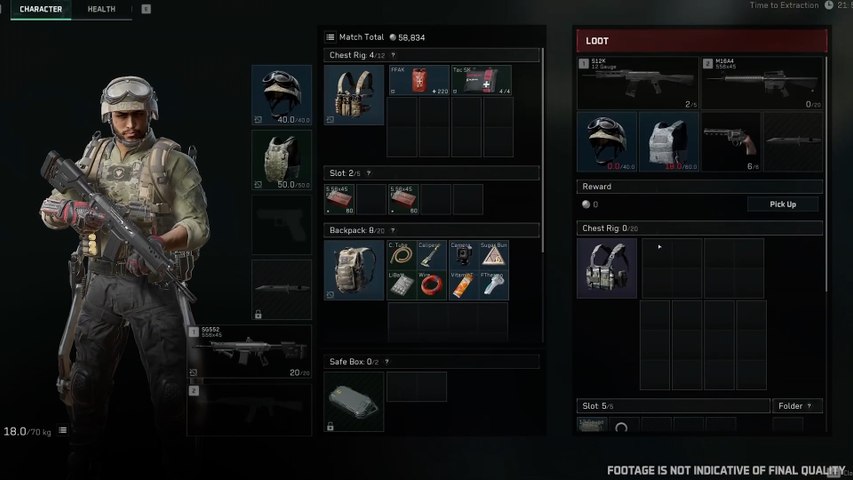Choose the revolver in the loot panel

pos(731,141)
